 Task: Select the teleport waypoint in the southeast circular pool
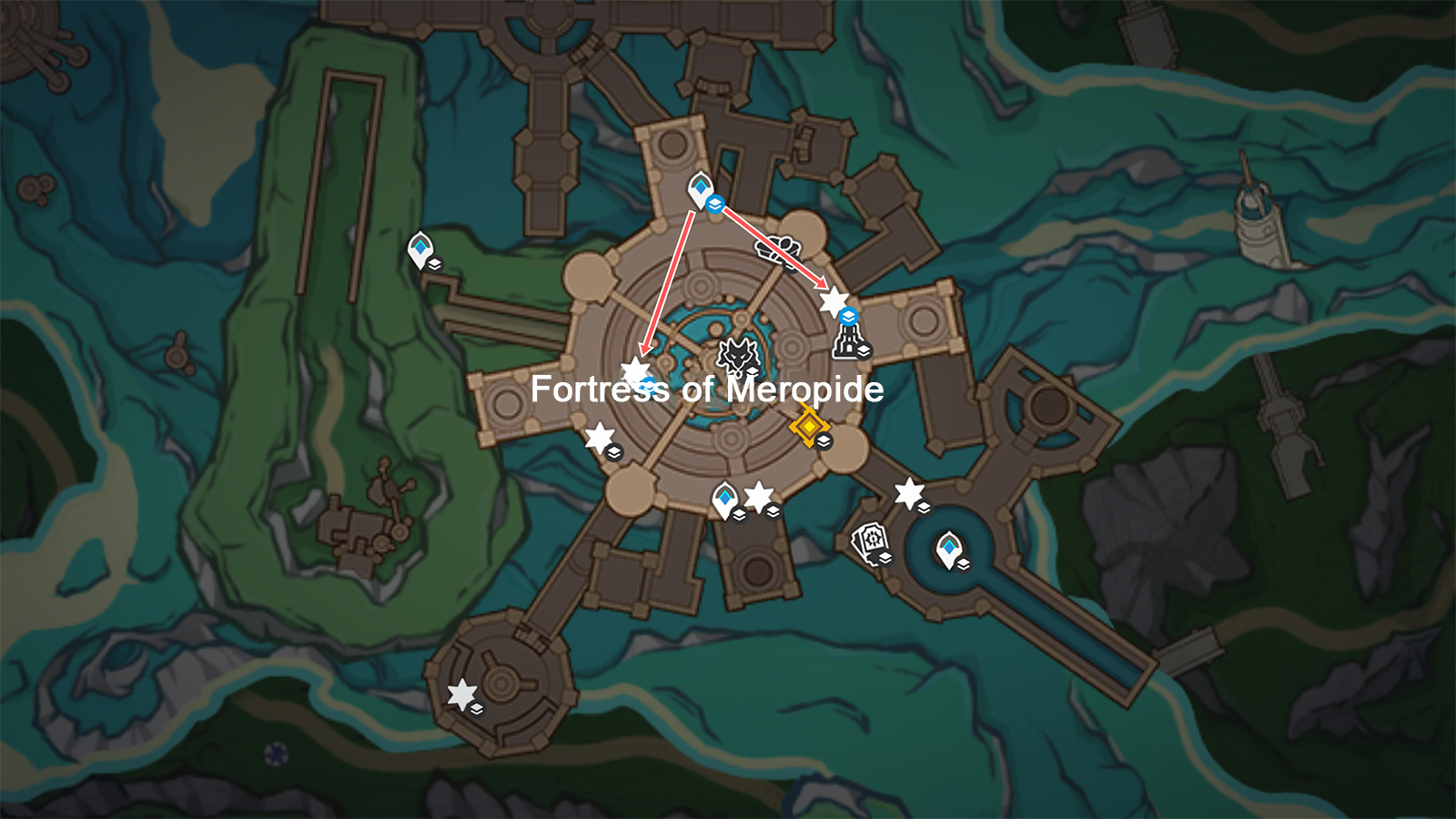[948, 548]
